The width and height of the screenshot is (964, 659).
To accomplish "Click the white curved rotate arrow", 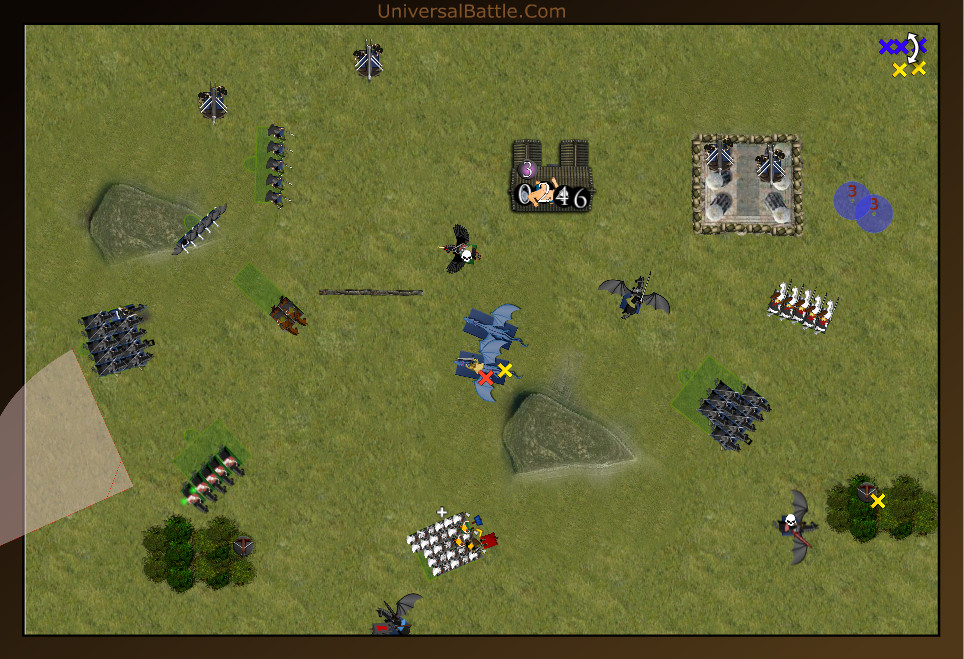I will click(911, 47).
